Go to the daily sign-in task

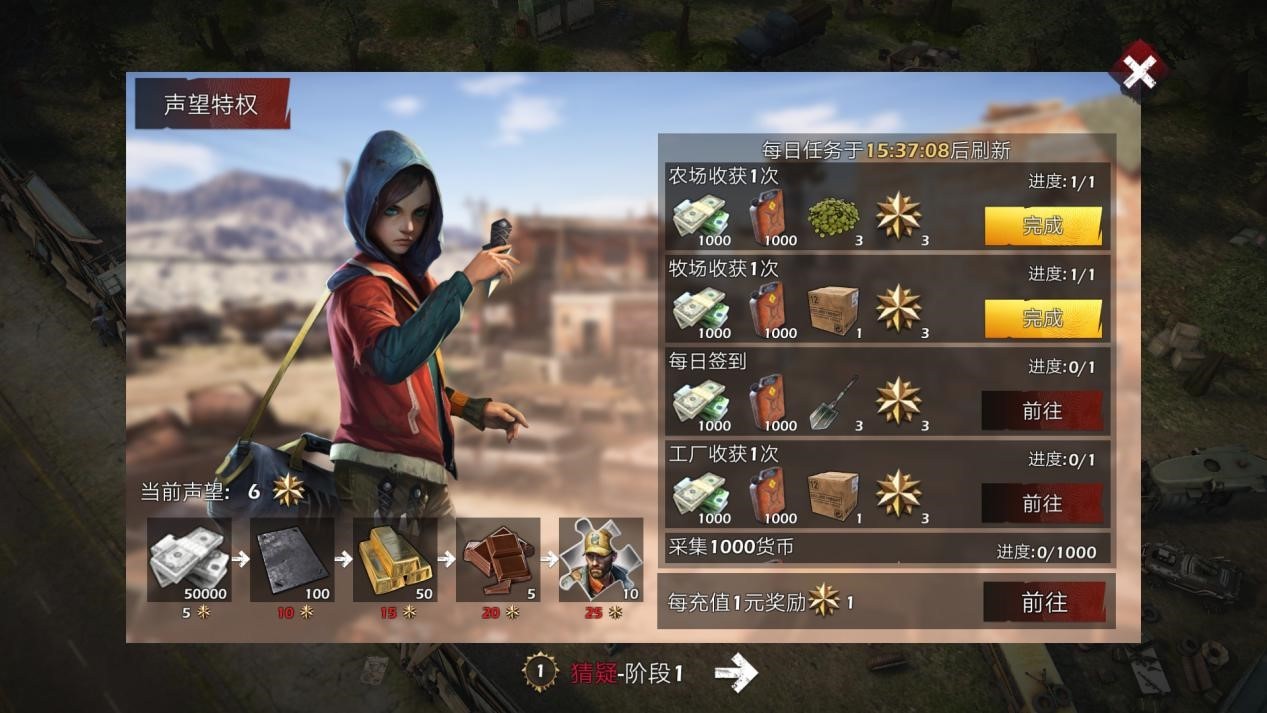[1042, 411]
